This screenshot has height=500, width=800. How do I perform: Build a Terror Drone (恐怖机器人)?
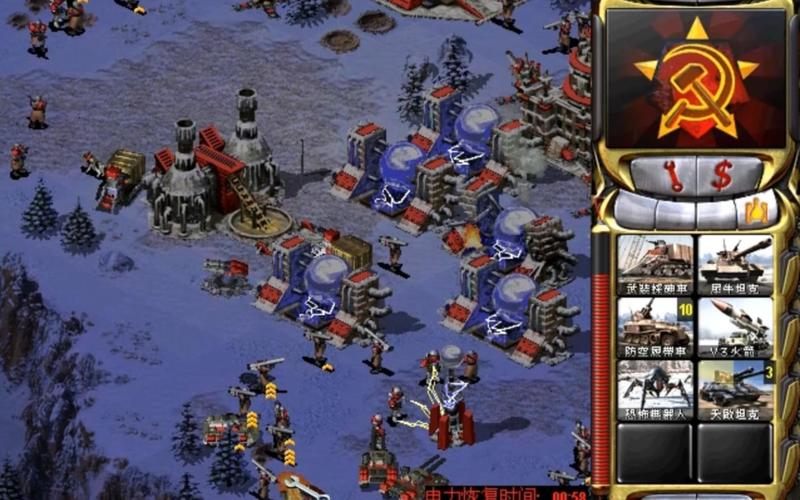click(655, 387)
